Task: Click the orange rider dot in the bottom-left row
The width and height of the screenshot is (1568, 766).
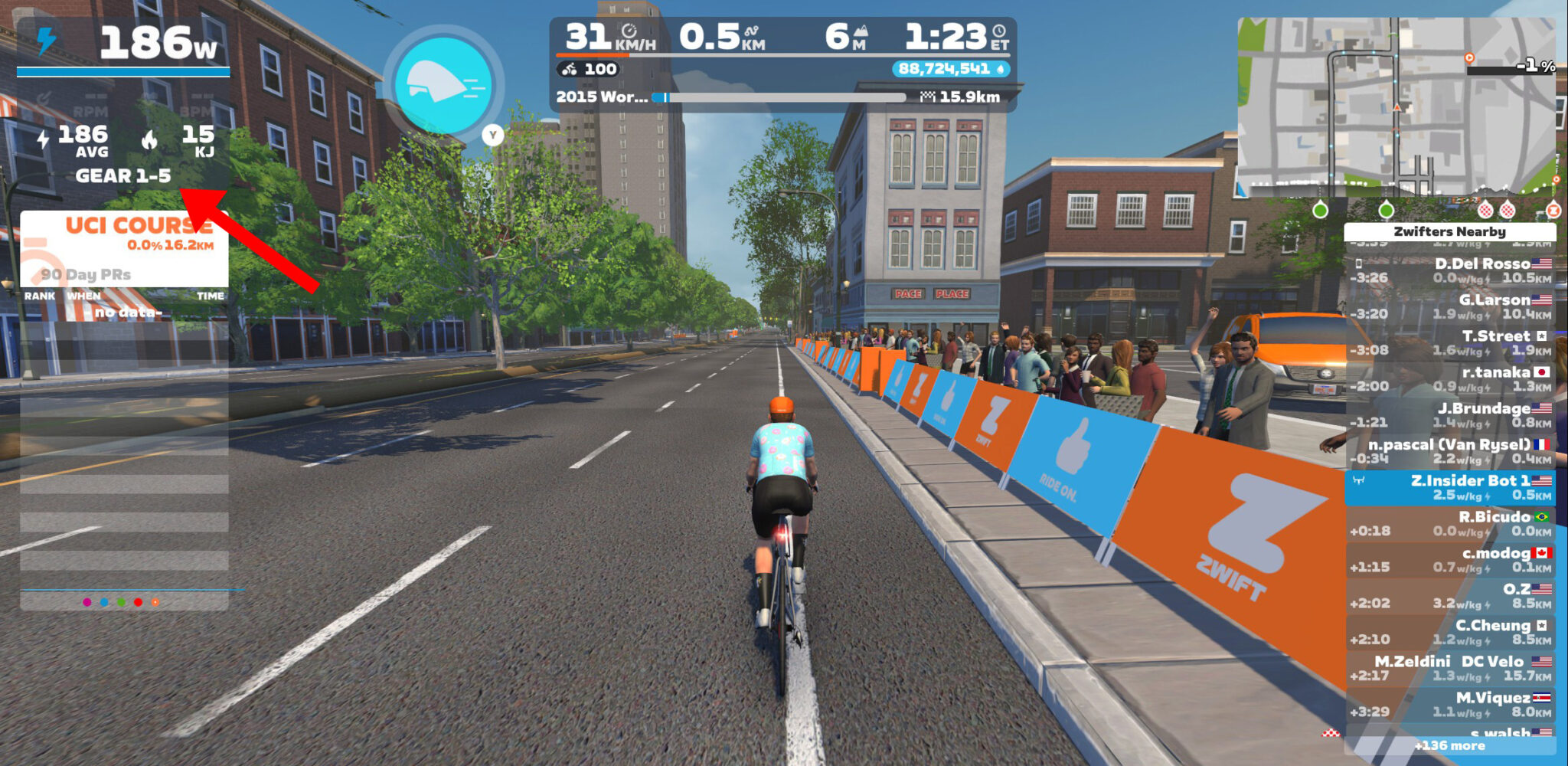Action: (x=155, y=602)
